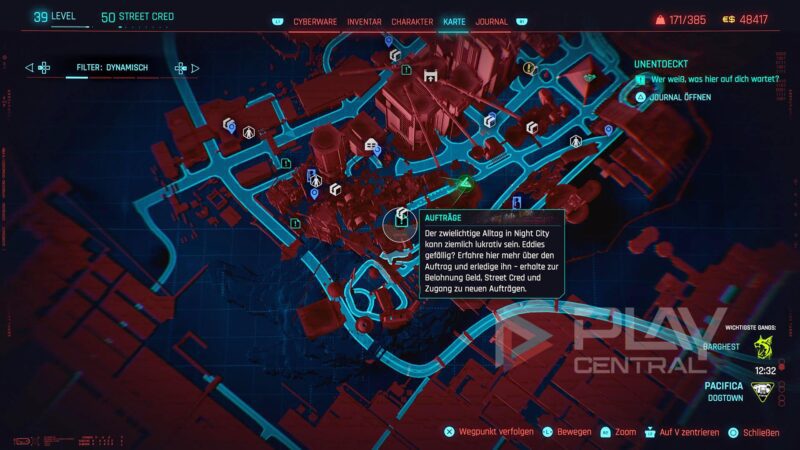Open the Inventar tab
Viewport: 800px width, 450px height.
[362, 21]
